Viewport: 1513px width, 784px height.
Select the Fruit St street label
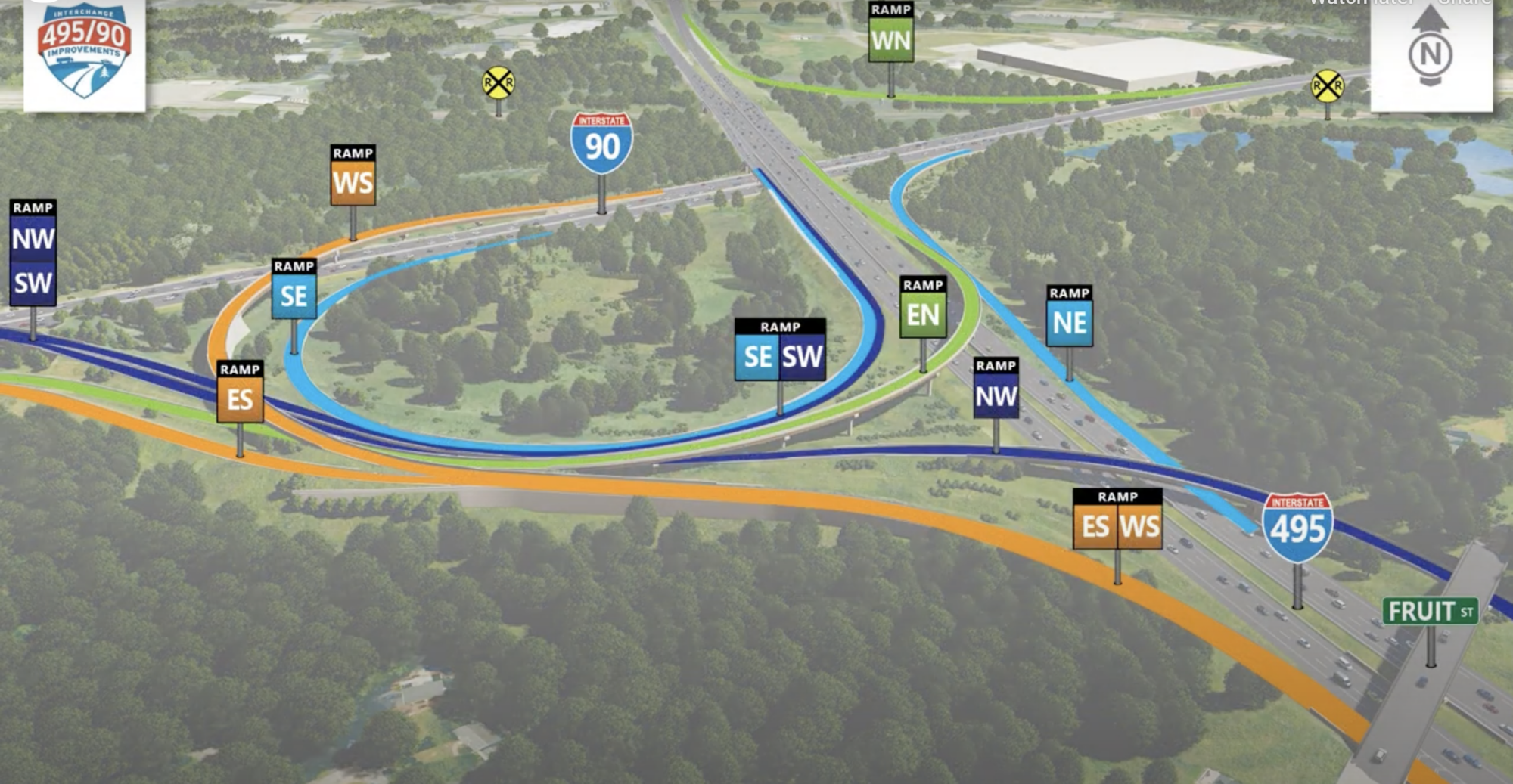tap(1430, 611)
